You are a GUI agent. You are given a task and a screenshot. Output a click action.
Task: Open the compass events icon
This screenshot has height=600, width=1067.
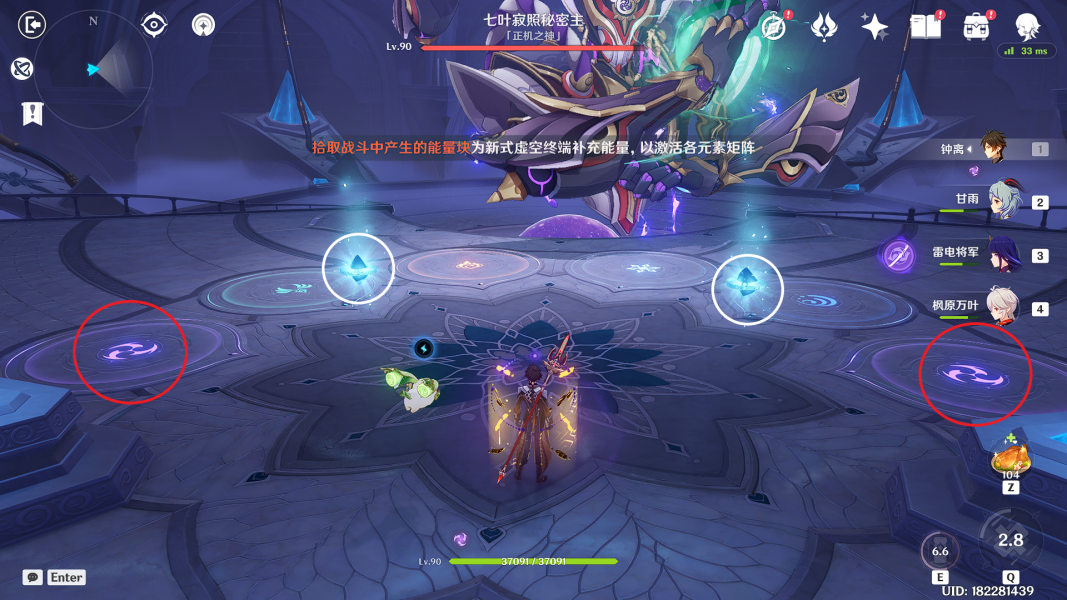point(773,27)
